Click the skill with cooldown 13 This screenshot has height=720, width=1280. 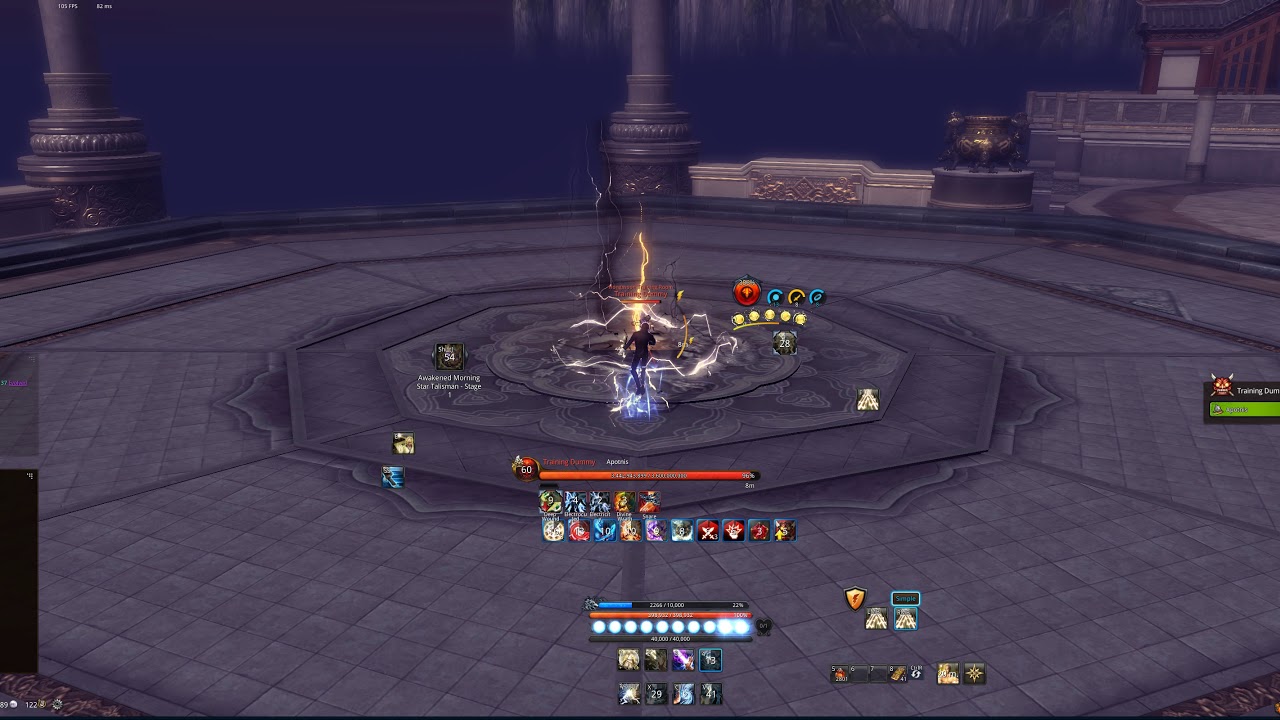click(x=710, y=659)
